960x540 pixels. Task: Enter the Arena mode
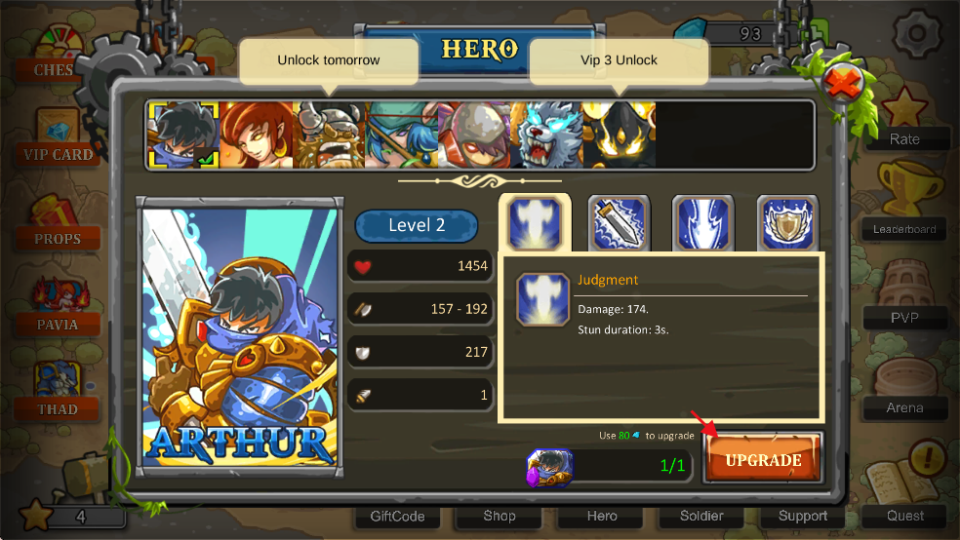pyautogui.click(x=904, y=388)
